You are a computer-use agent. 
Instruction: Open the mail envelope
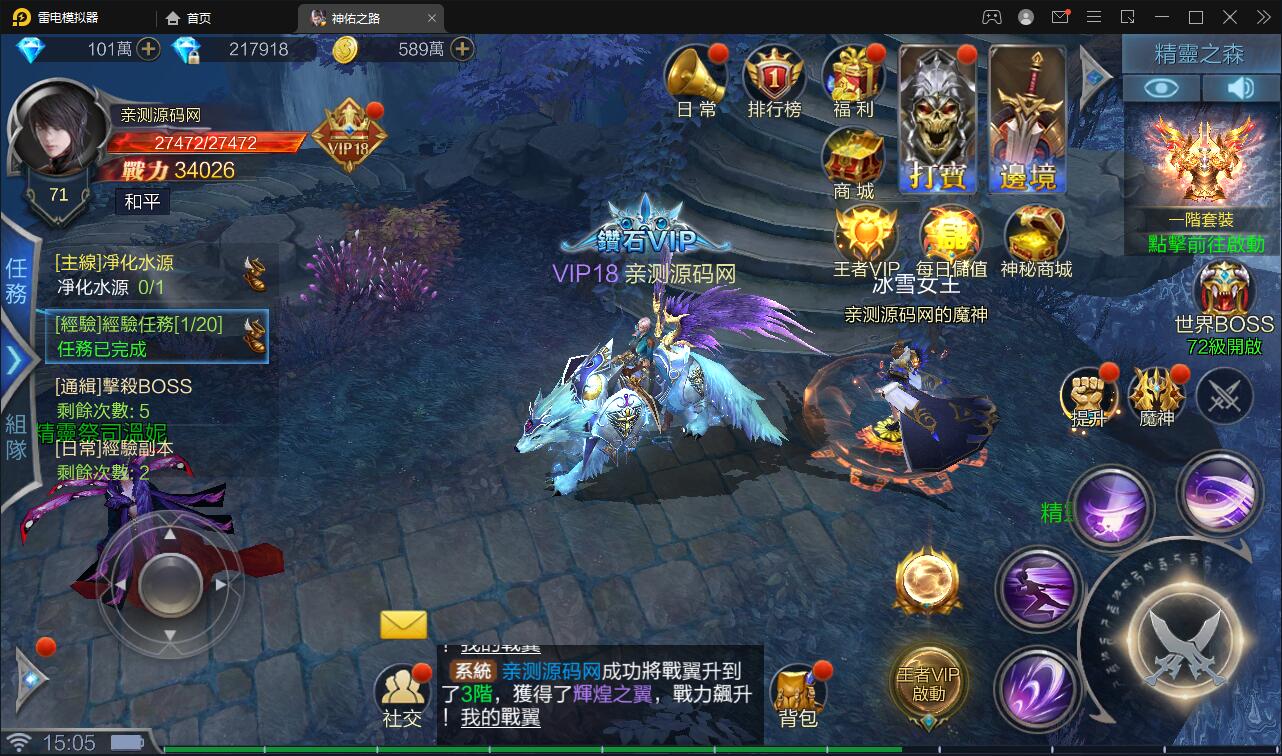404,624
